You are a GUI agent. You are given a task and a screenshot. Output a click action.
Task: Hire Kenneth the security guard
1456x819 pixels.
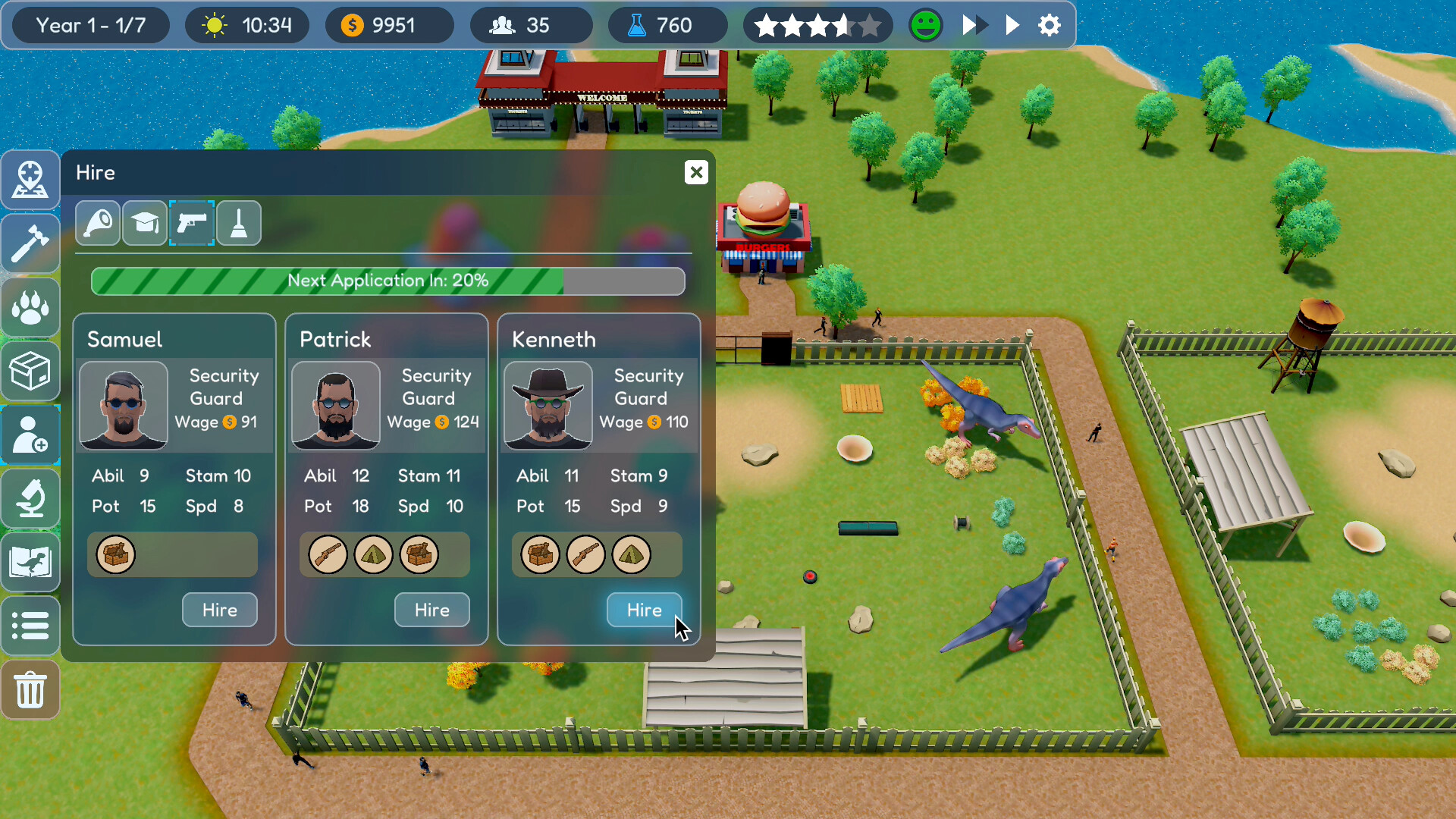[644, 610]
